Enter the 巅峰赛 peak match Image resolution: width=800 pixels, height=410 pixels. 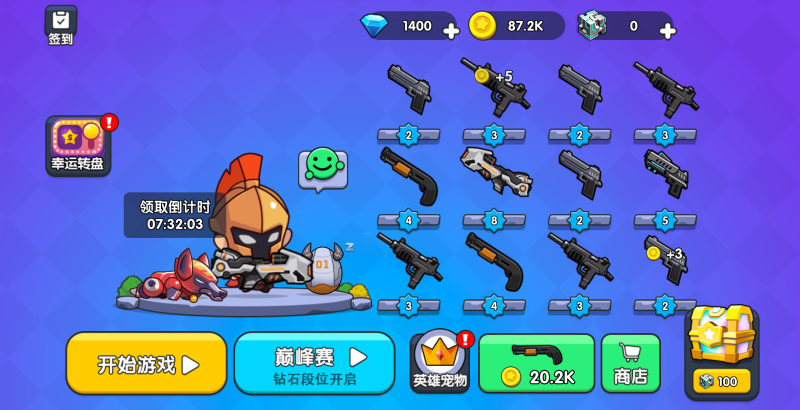(x=315, y=363)
